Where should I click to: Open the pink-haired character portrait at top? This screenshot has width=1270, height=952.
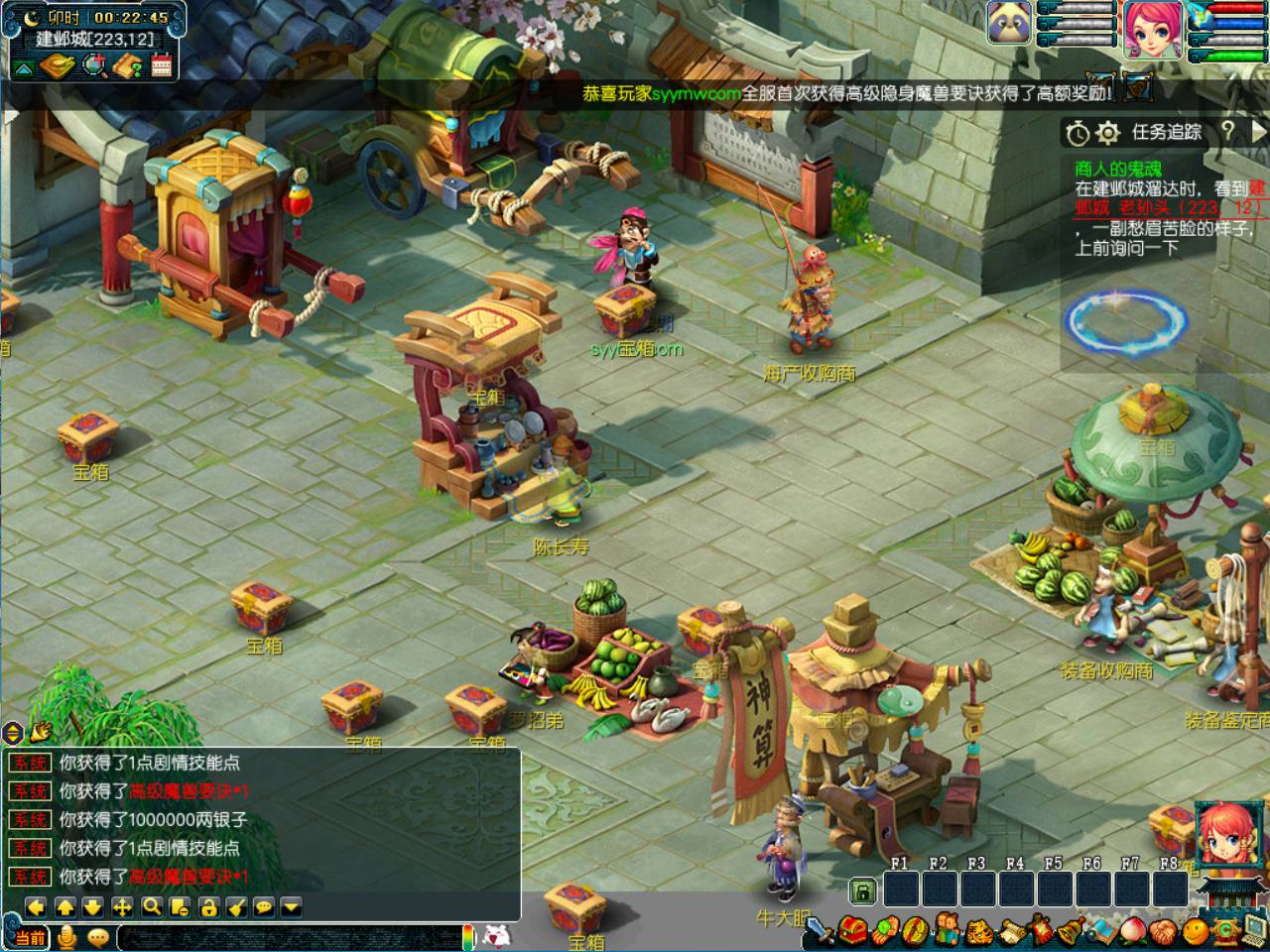click(1153, 28)
